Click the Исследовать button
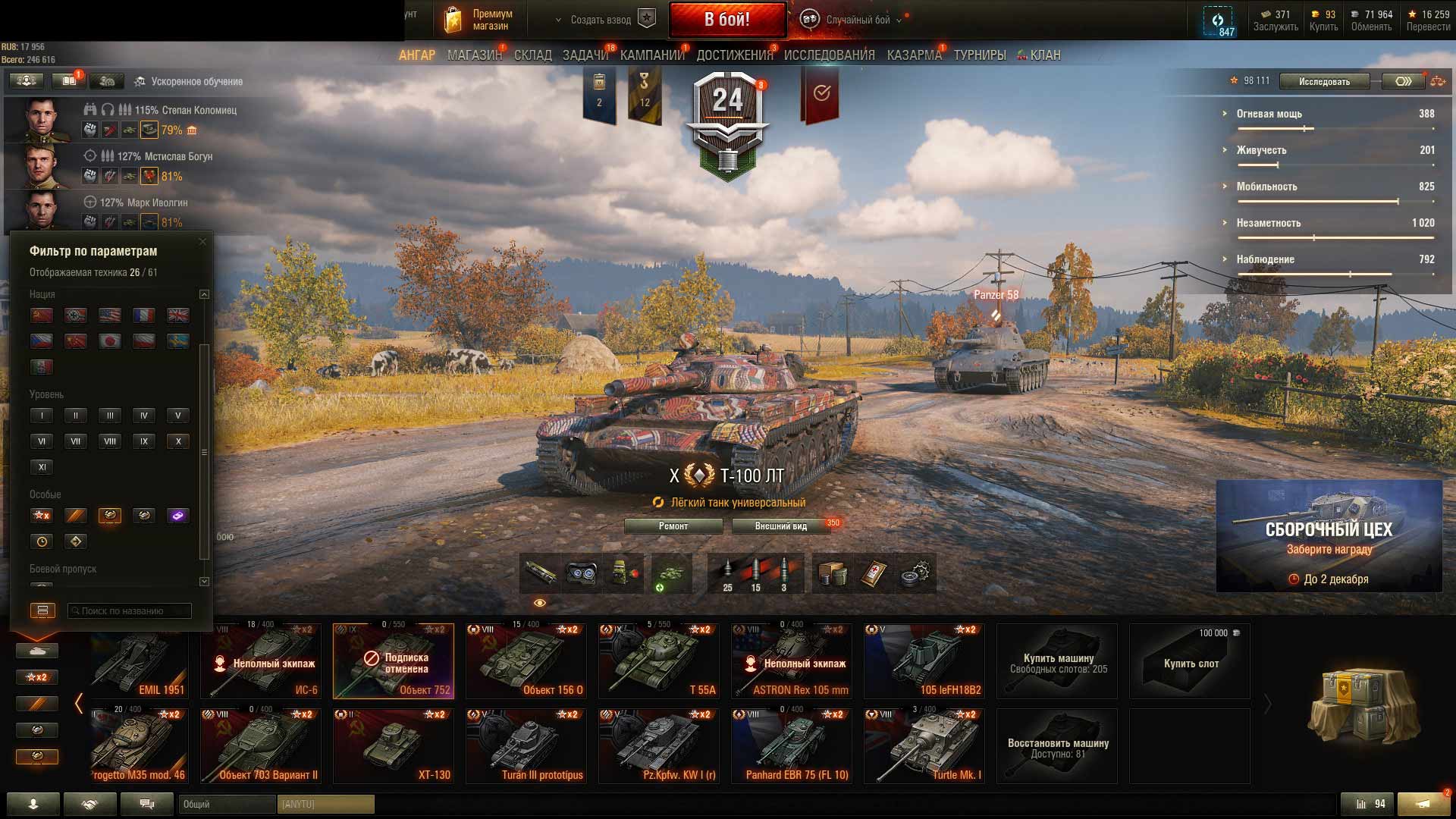The image size is (1456, 819). [1324, 81]
